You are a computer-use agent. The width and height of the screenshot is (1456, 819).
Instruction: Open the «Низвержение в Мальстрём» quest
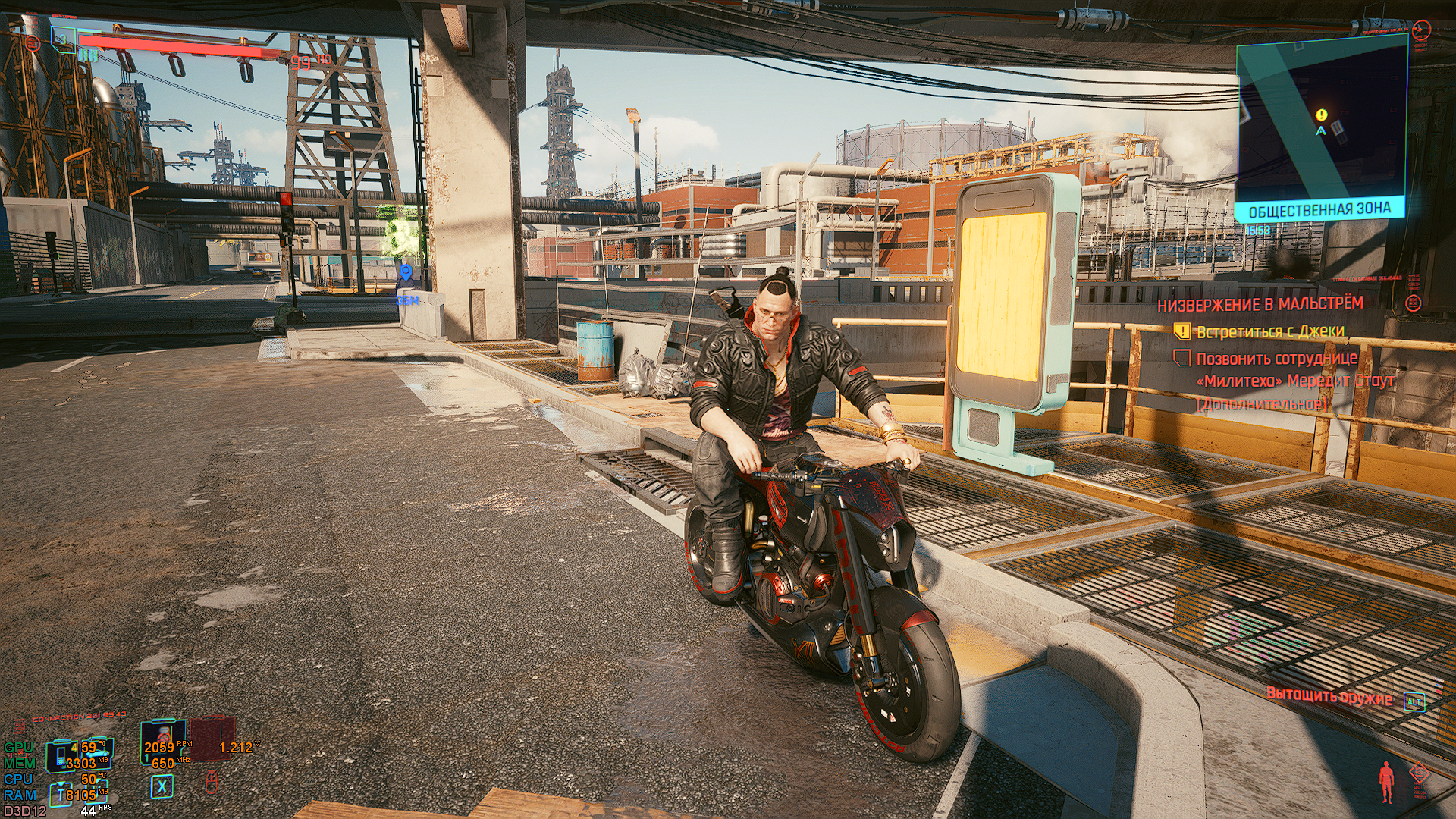[1260, 305]
